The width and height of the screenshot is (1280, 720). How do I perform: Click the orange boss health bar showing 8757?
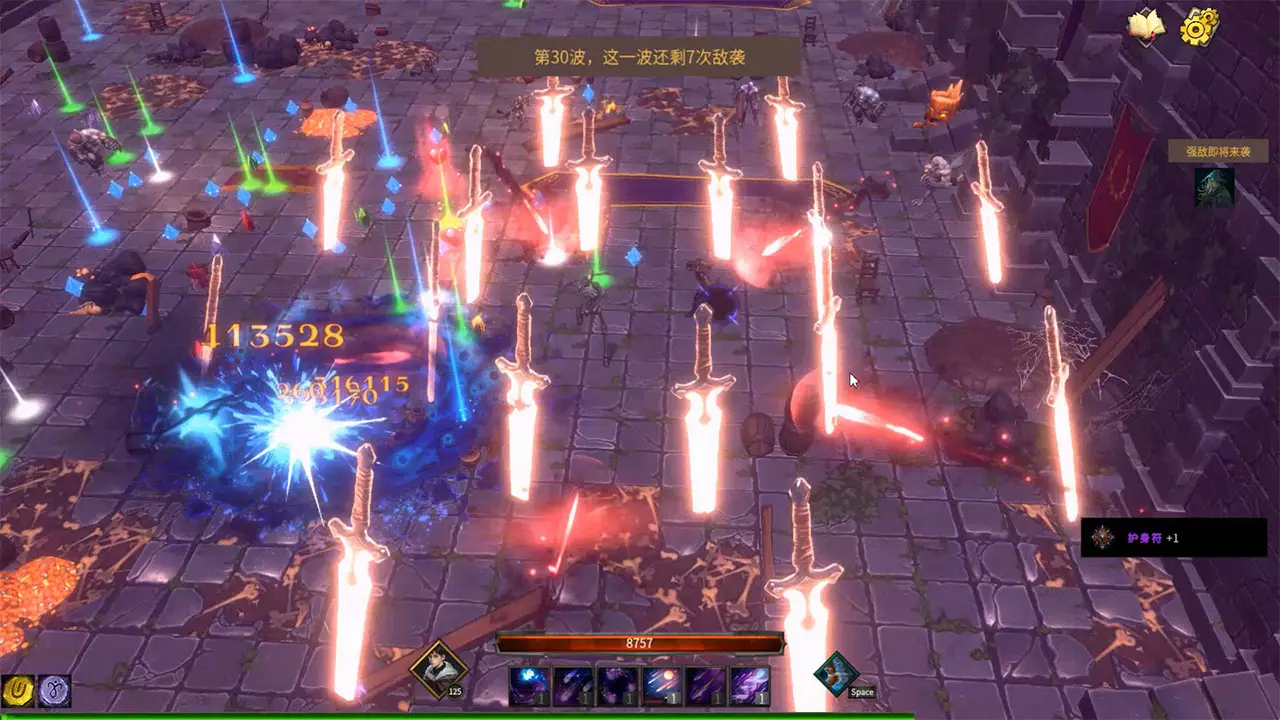[x=640, y=643]
